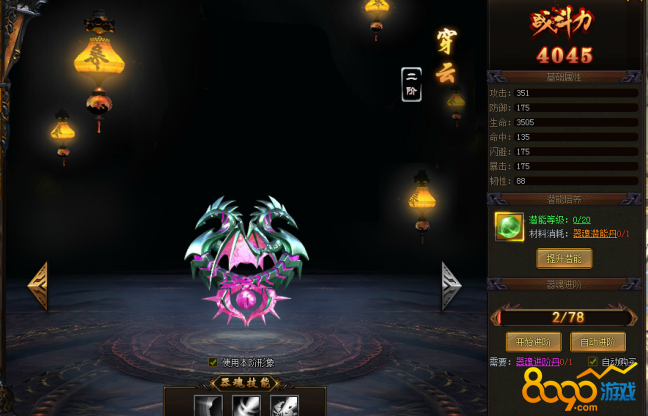Select the middle 器魂技能 skill icon
Image resolution: width=648 pixels, height=416 pixels.
point(246,405)
